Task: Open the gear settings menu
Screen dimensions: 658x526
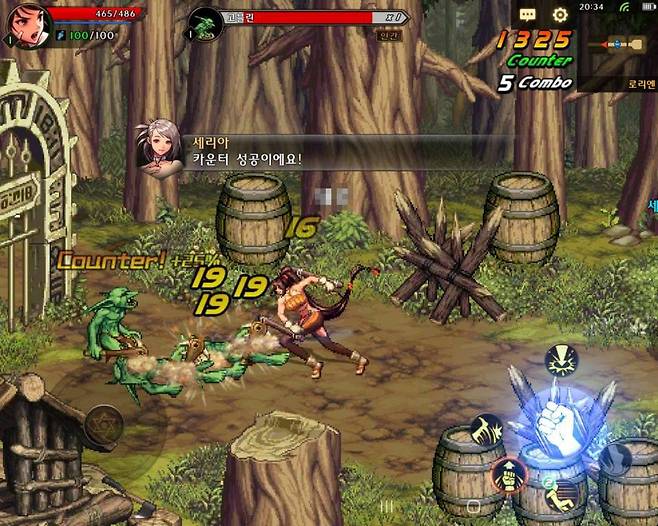Action: point(560,15)
